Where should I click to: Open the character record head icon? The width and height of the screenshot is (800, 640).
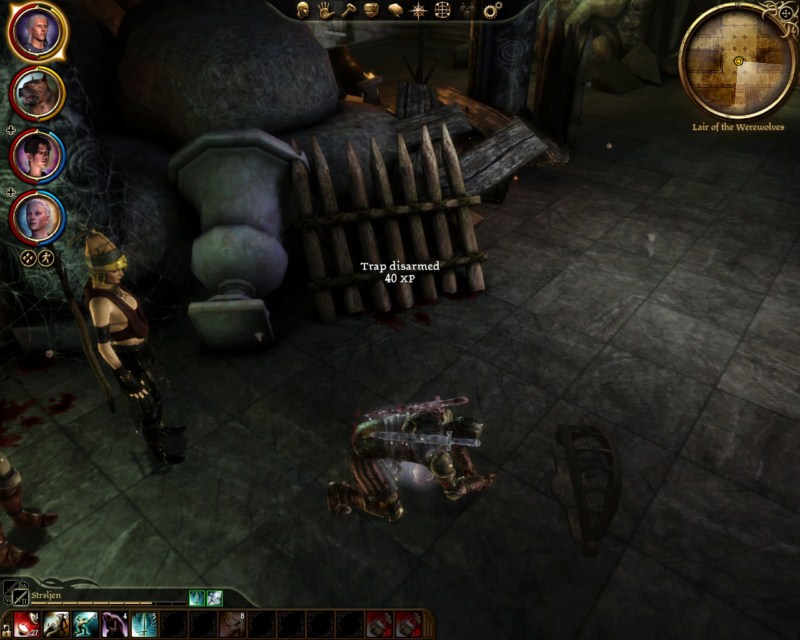pyautogui.click(x=303, y=10)
